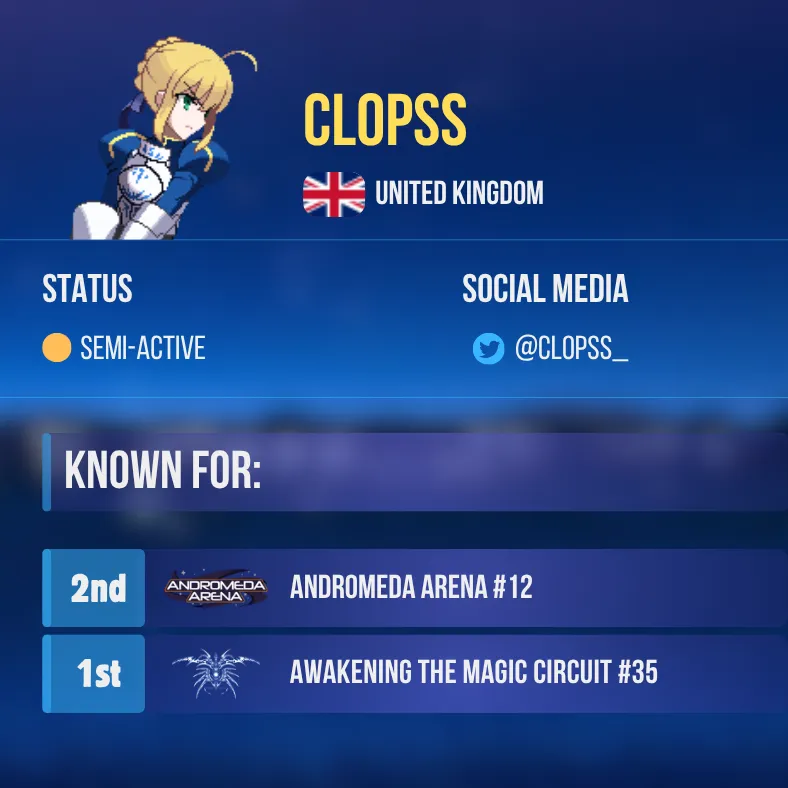Click the blue Twitter bird icon
Image resolution: width=788 pixels, height=788 pixels.
click(x=488, y=349)
